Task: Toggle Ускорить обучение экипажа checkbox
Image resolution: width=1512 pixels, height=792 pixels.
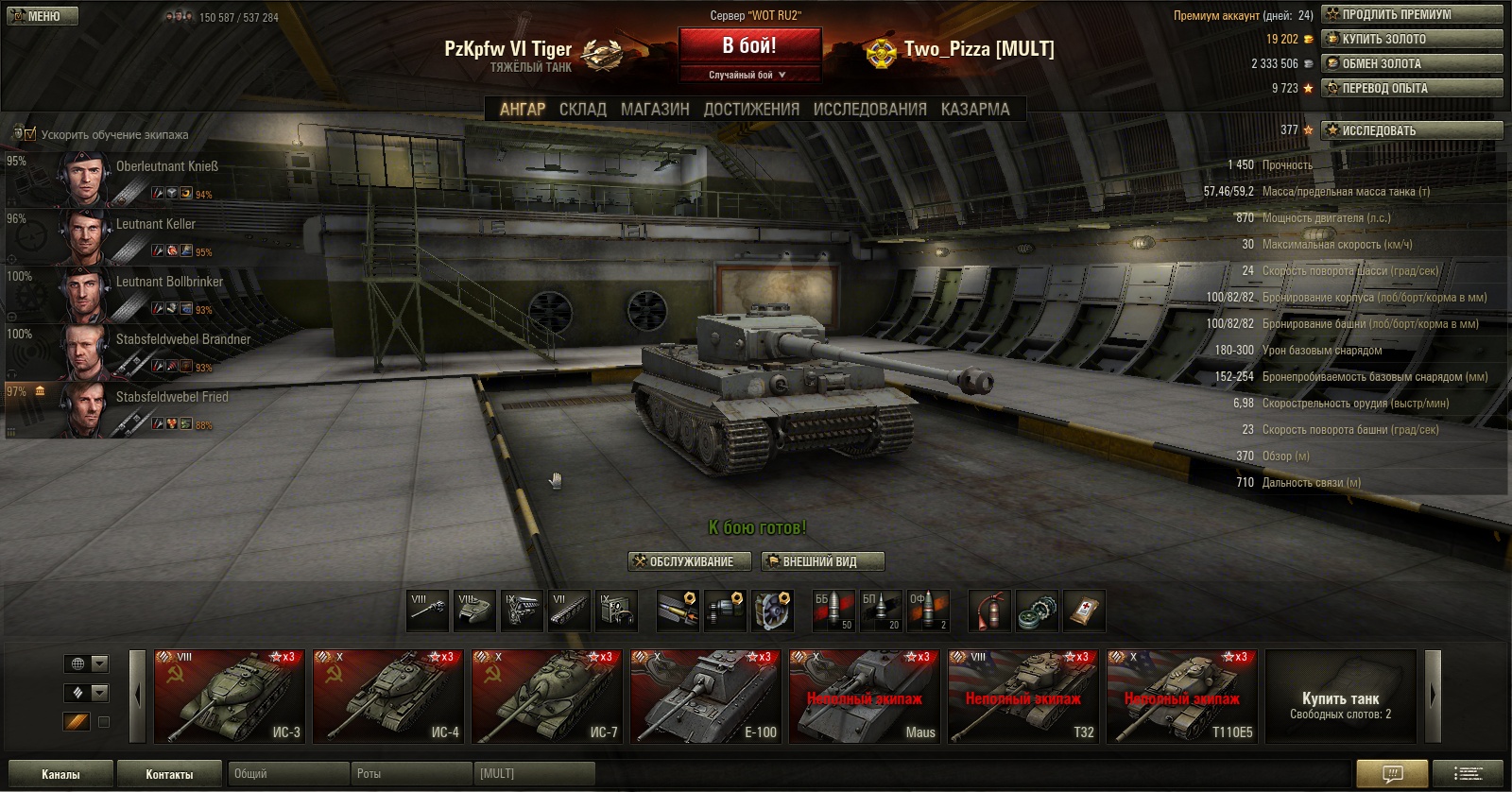Action: [x=29, y=134]
